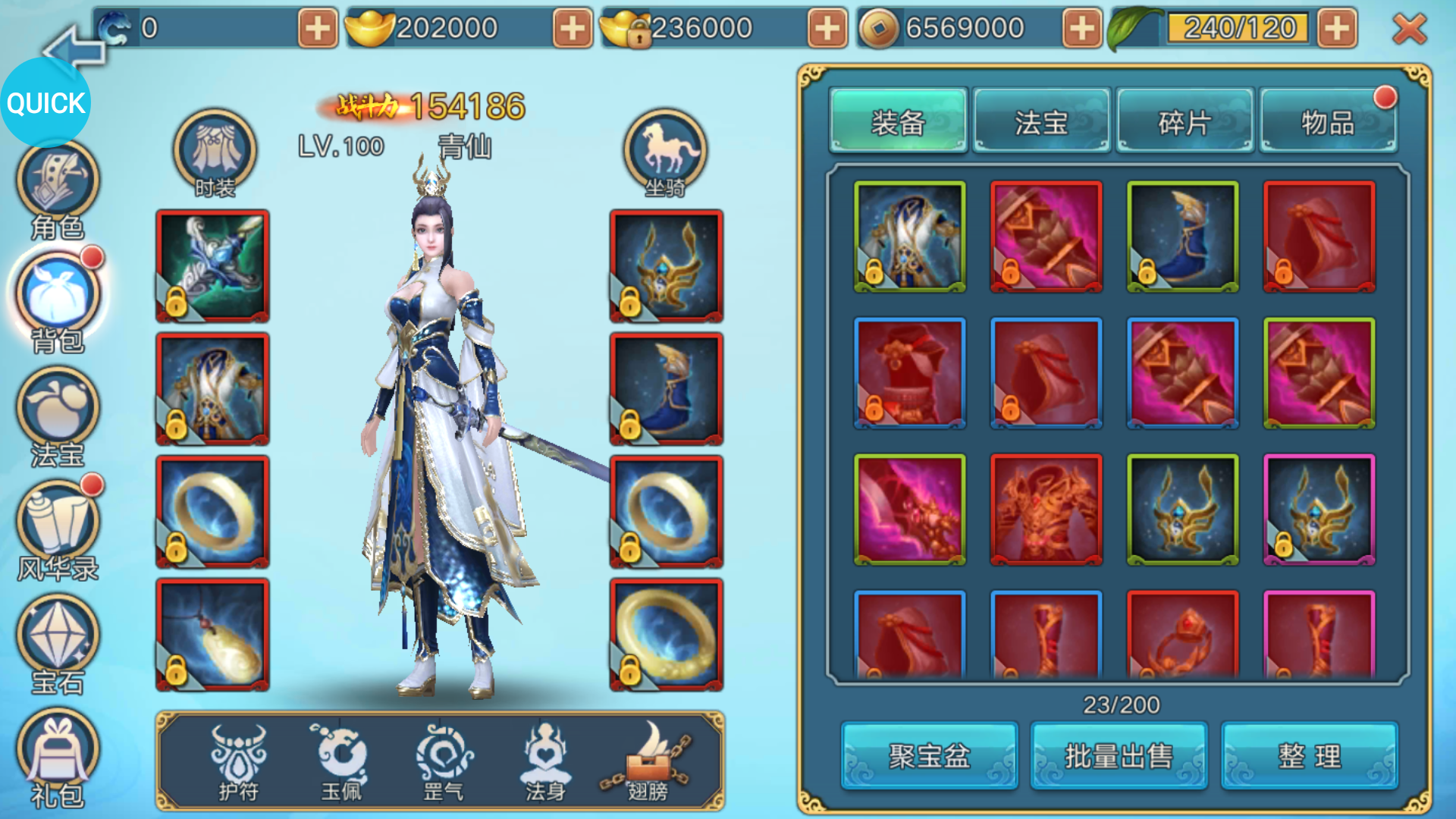Close the backpack screen with the X

click(x=1409, y=29)
